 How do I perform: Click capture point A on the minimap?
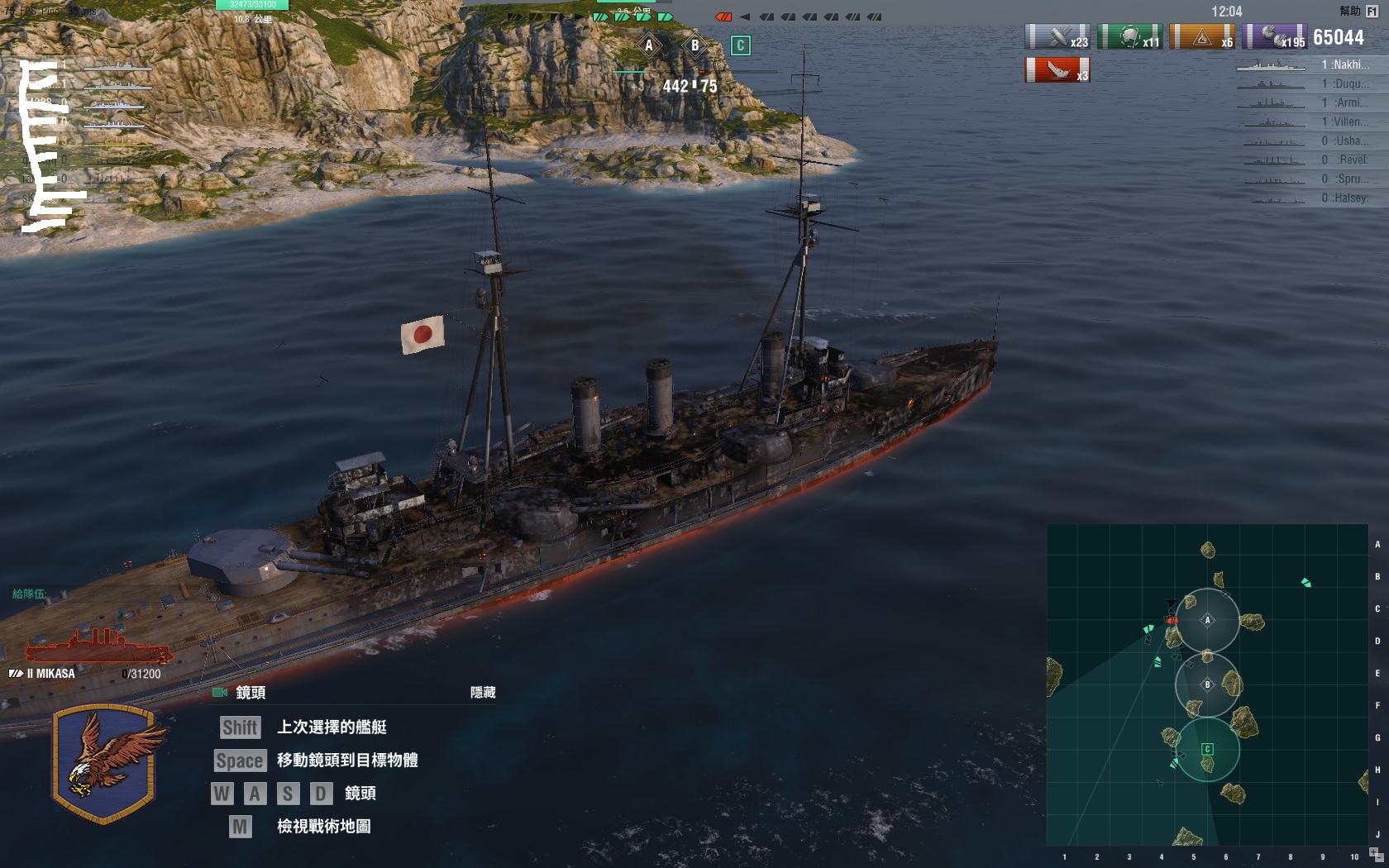[1207, 620]
